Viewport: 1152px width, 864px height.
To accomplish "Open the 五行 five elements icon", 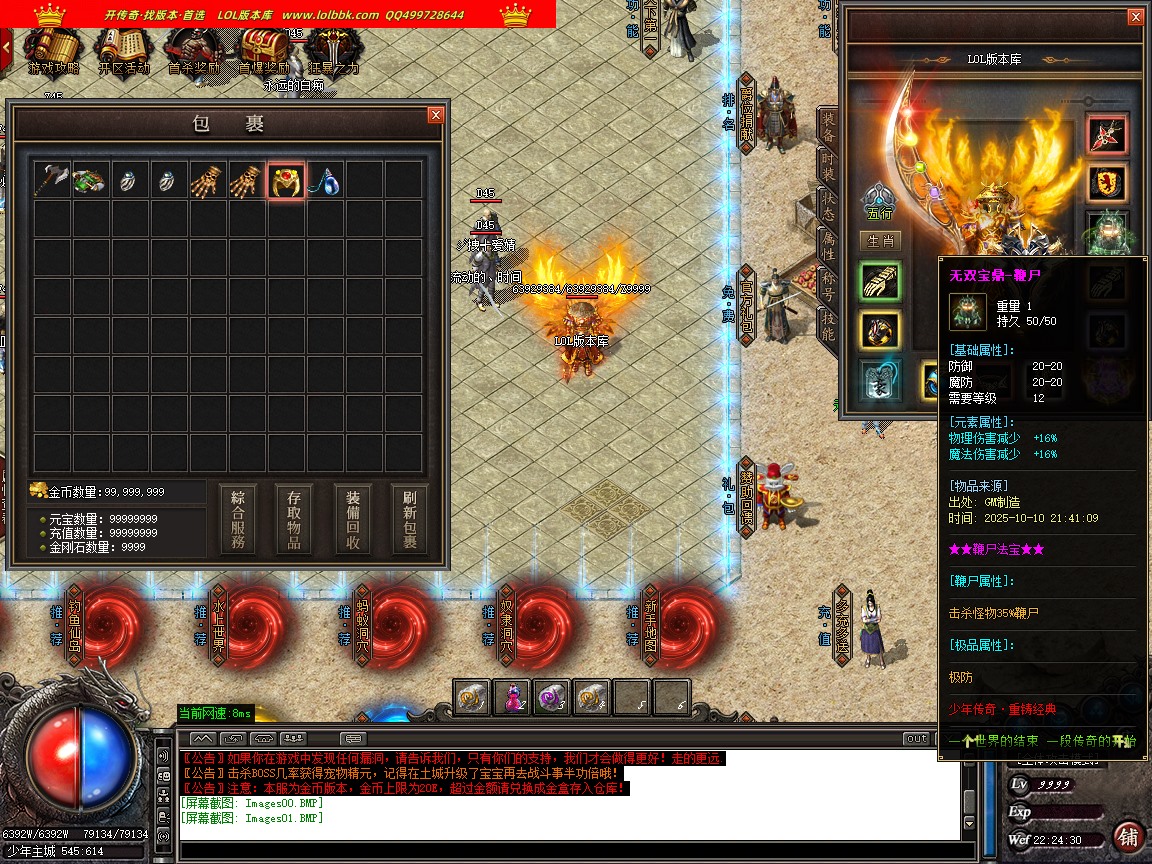I will 879,201.
